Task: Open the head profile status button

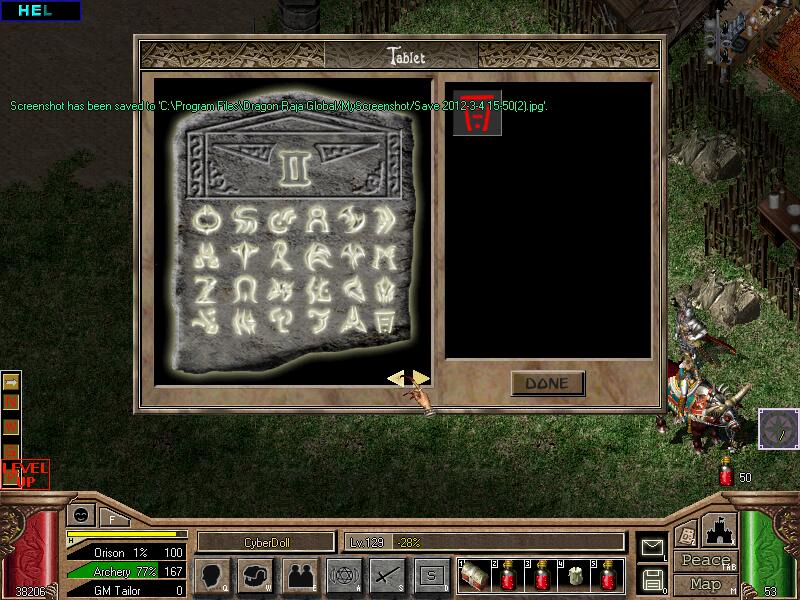Action: 212,575
